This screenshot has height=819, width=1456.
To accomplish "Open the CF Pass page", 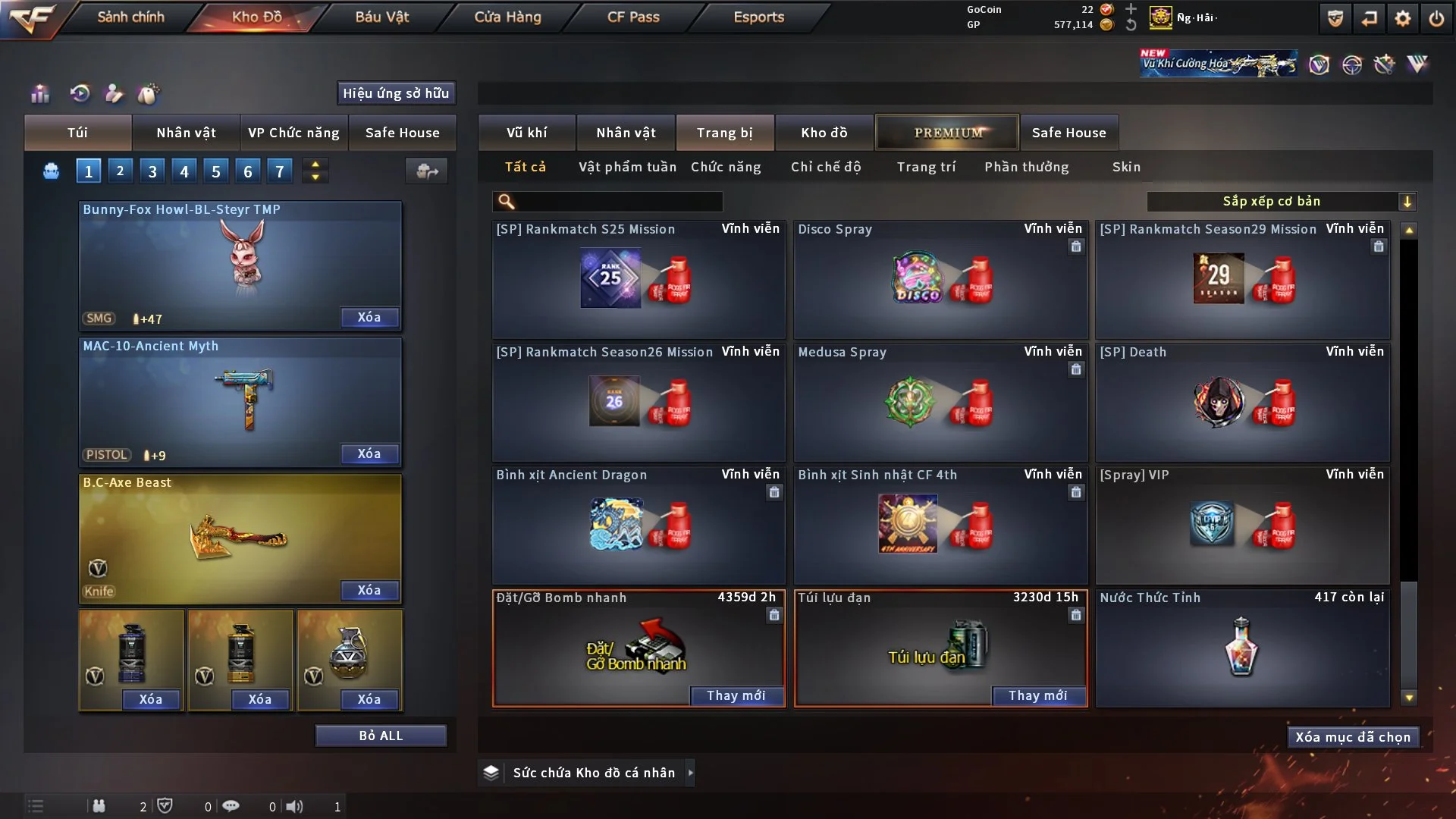I will point(633,17).
